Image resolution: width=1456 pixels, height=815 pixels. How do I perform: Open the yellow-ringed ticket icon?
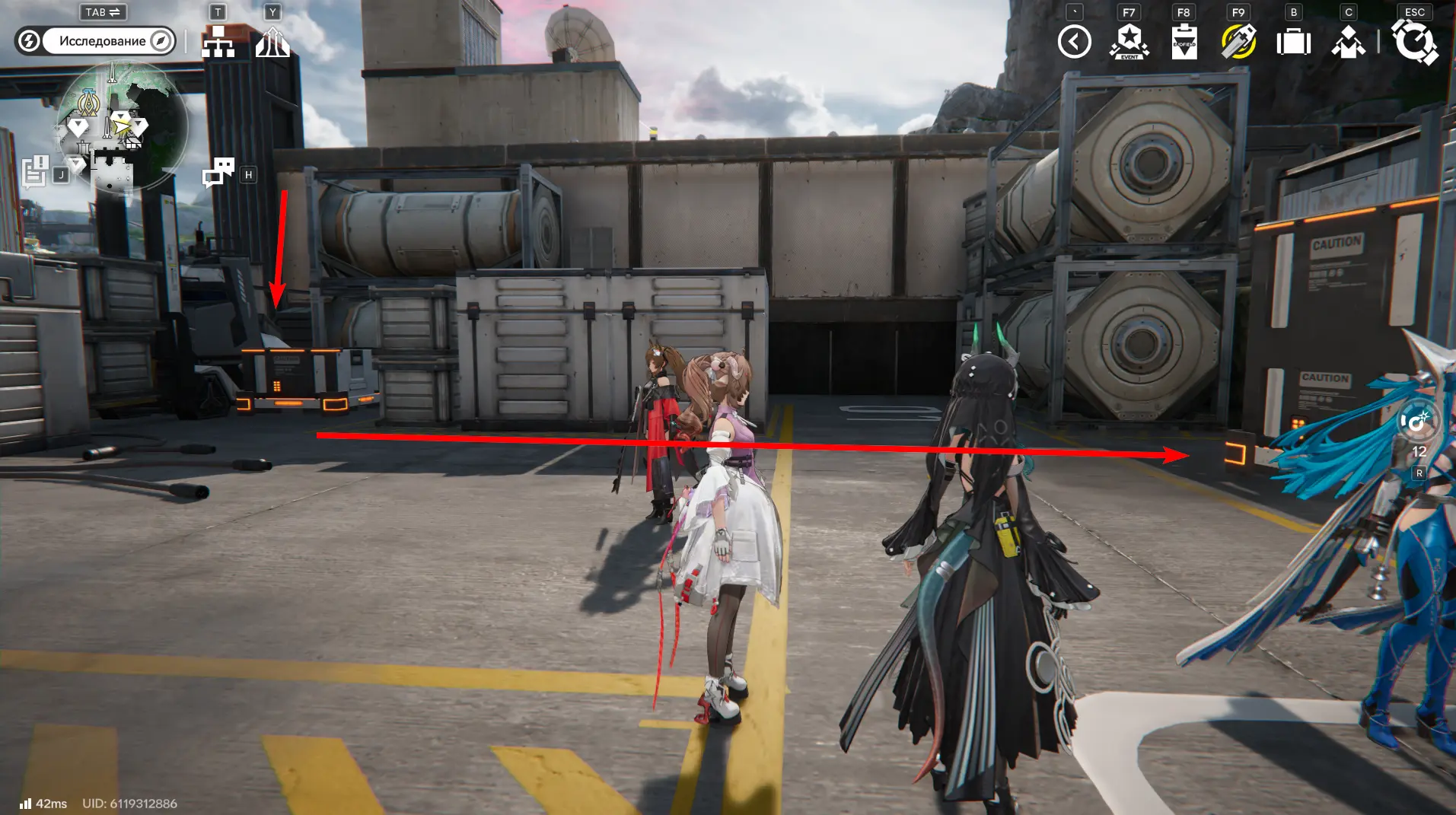1238,42
